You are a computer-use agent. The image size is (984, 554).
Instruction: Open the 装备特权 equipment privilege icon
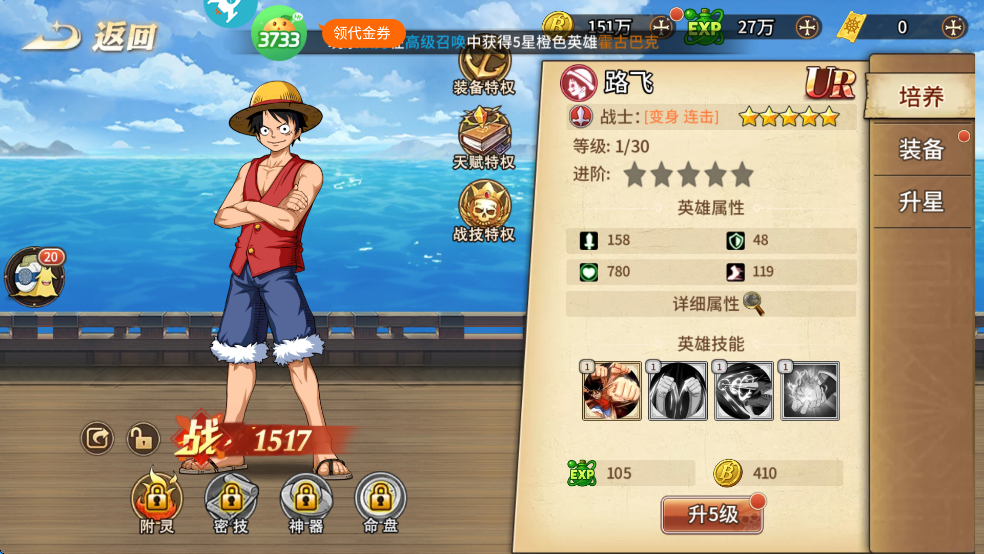(484, 66)
